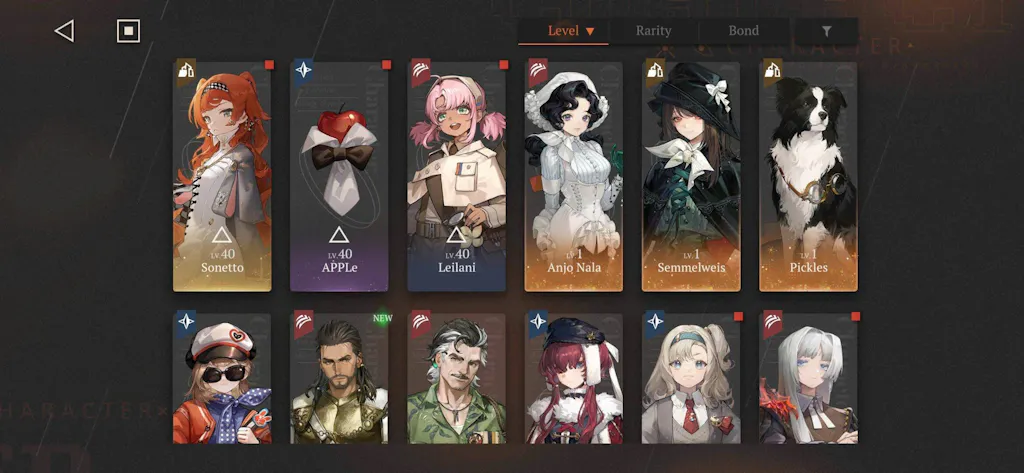Image resolution: width=1024 pixels, height=473 pixels.
Task: Choose the APPLe character card
Action: [x=340, y=176]
